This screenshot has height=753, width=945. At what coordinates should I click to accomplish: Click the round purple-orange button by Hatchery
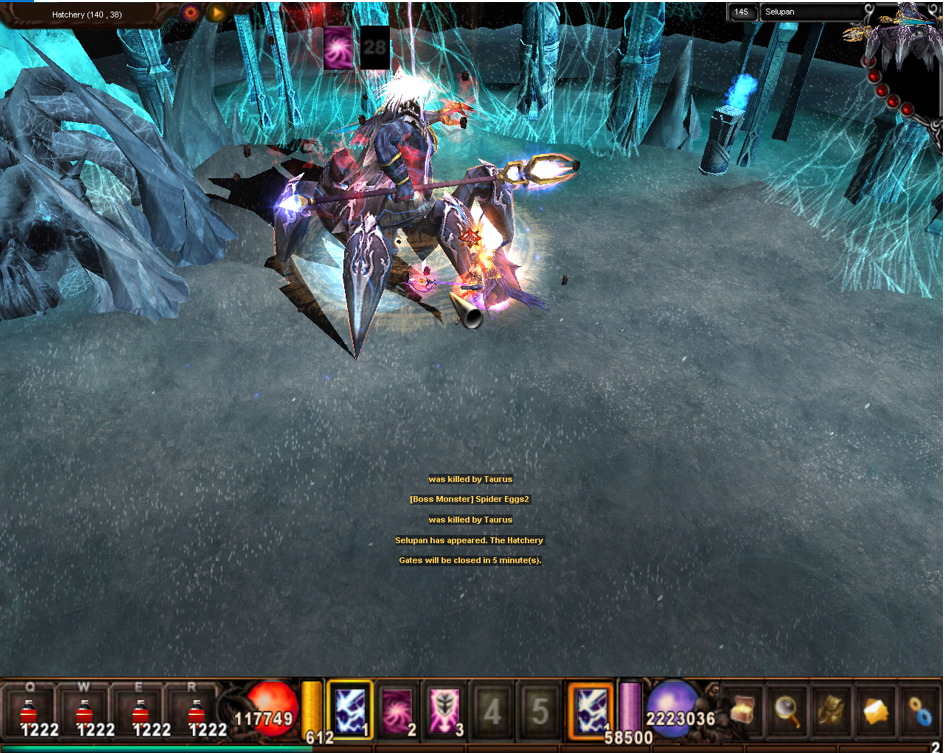click(191, 13)
